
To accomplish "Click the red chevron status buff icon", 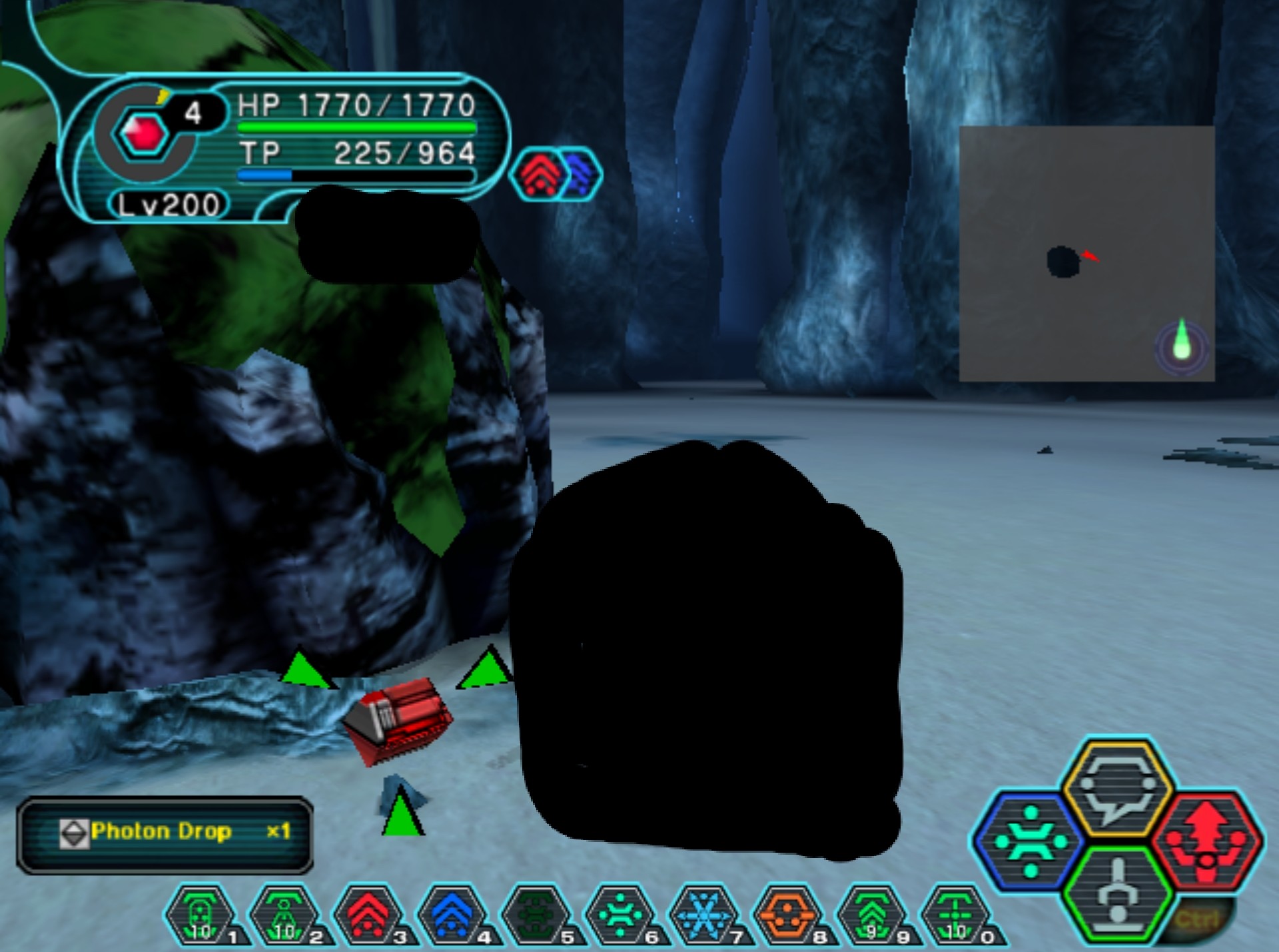I will pyautogui.click(x=539, y=175).
